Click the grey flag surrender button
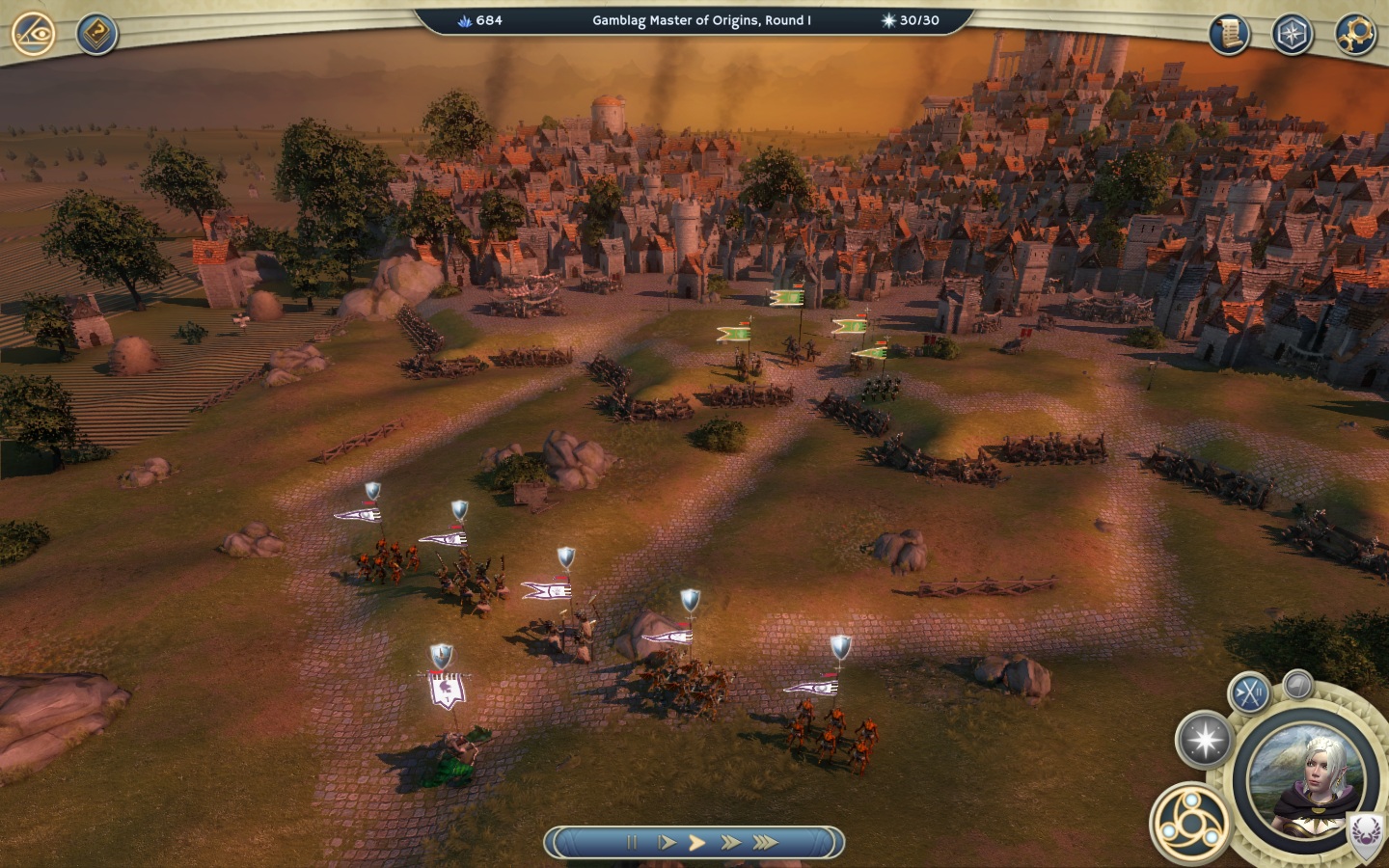Viewport: 1389px width, 868px height. [1298, 686]
